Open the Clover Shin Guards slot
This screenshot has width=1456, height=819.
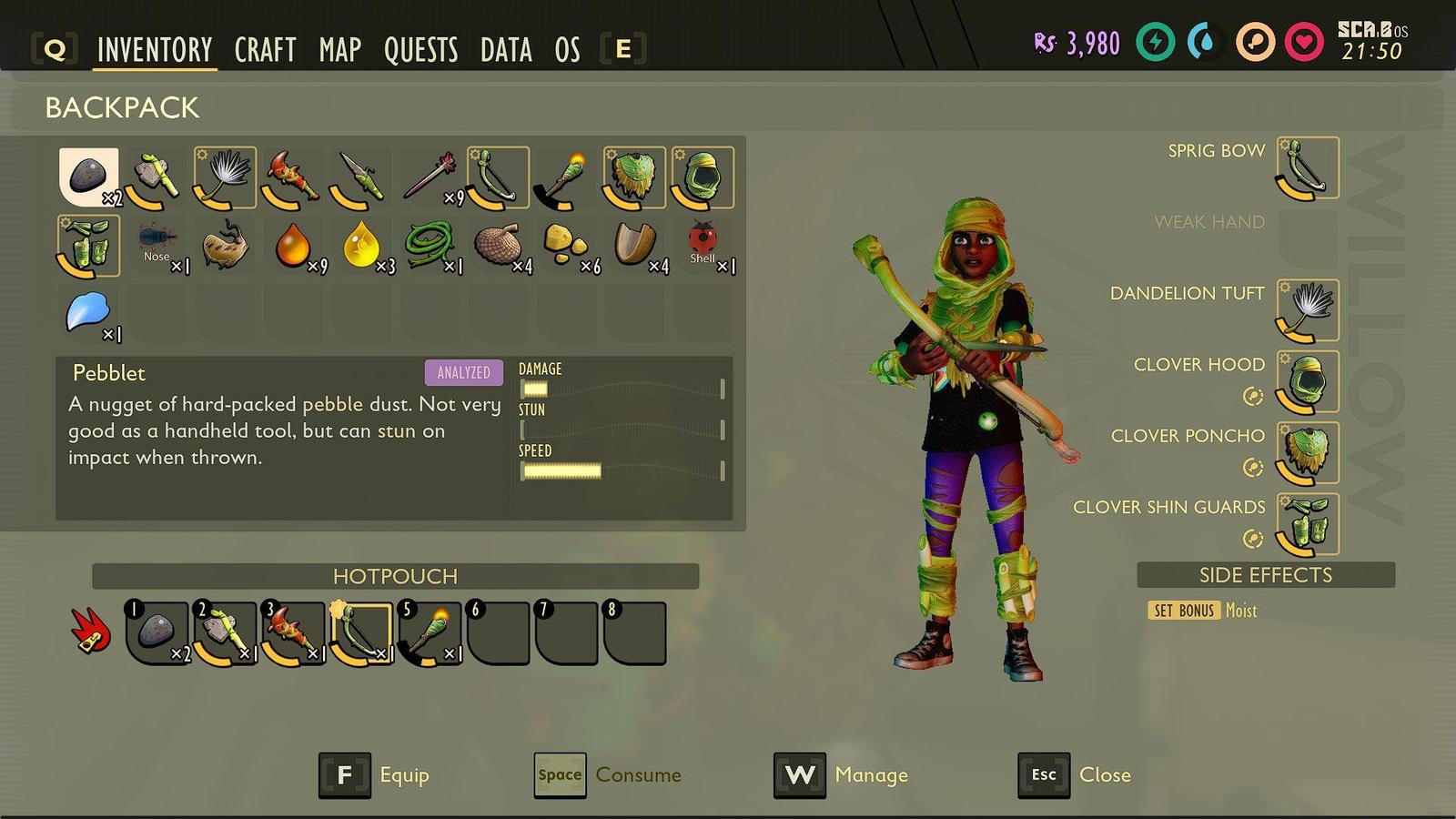(x=1308, y=524)
